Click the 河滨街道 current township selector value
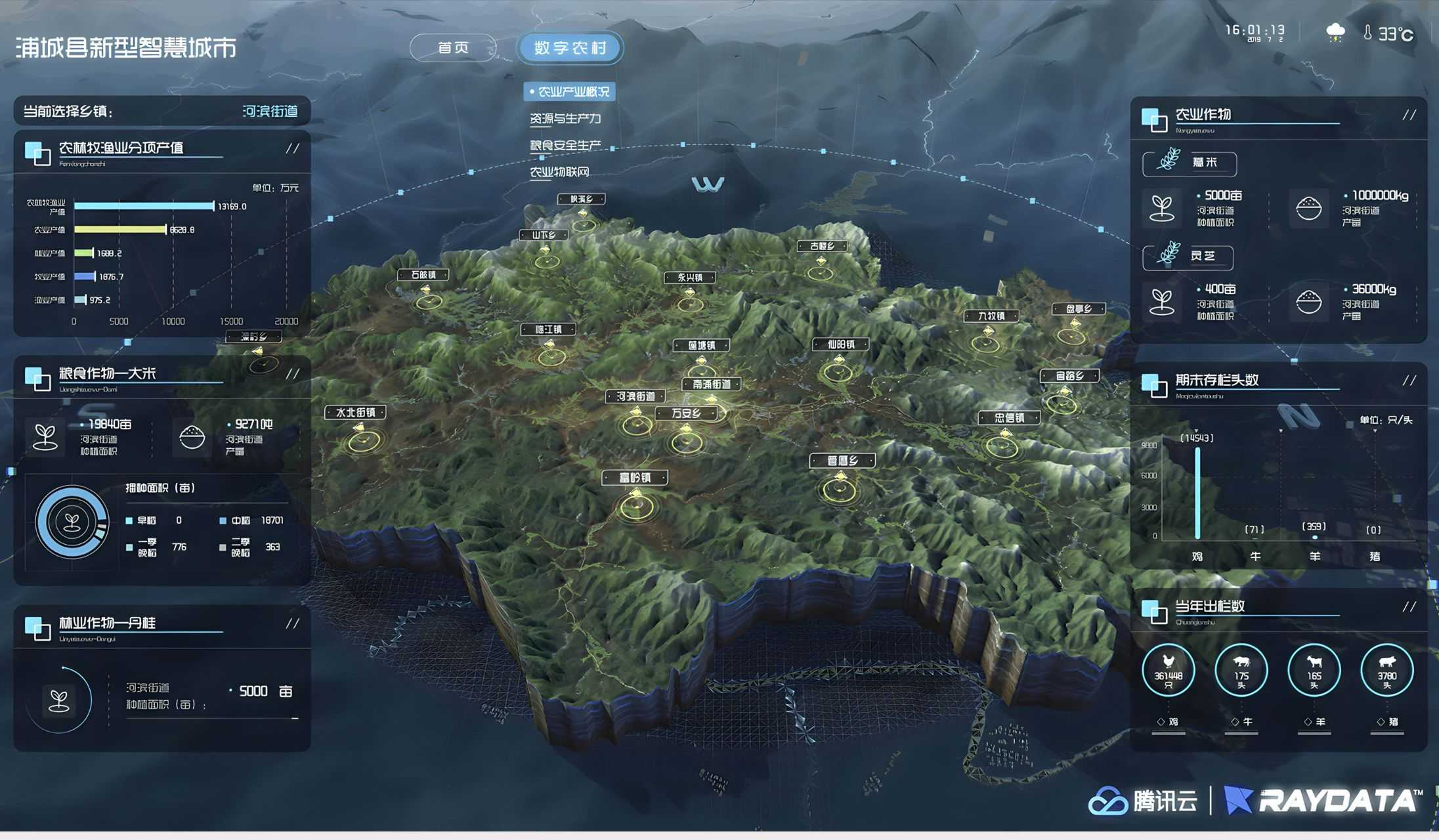 tap(270, 112)
